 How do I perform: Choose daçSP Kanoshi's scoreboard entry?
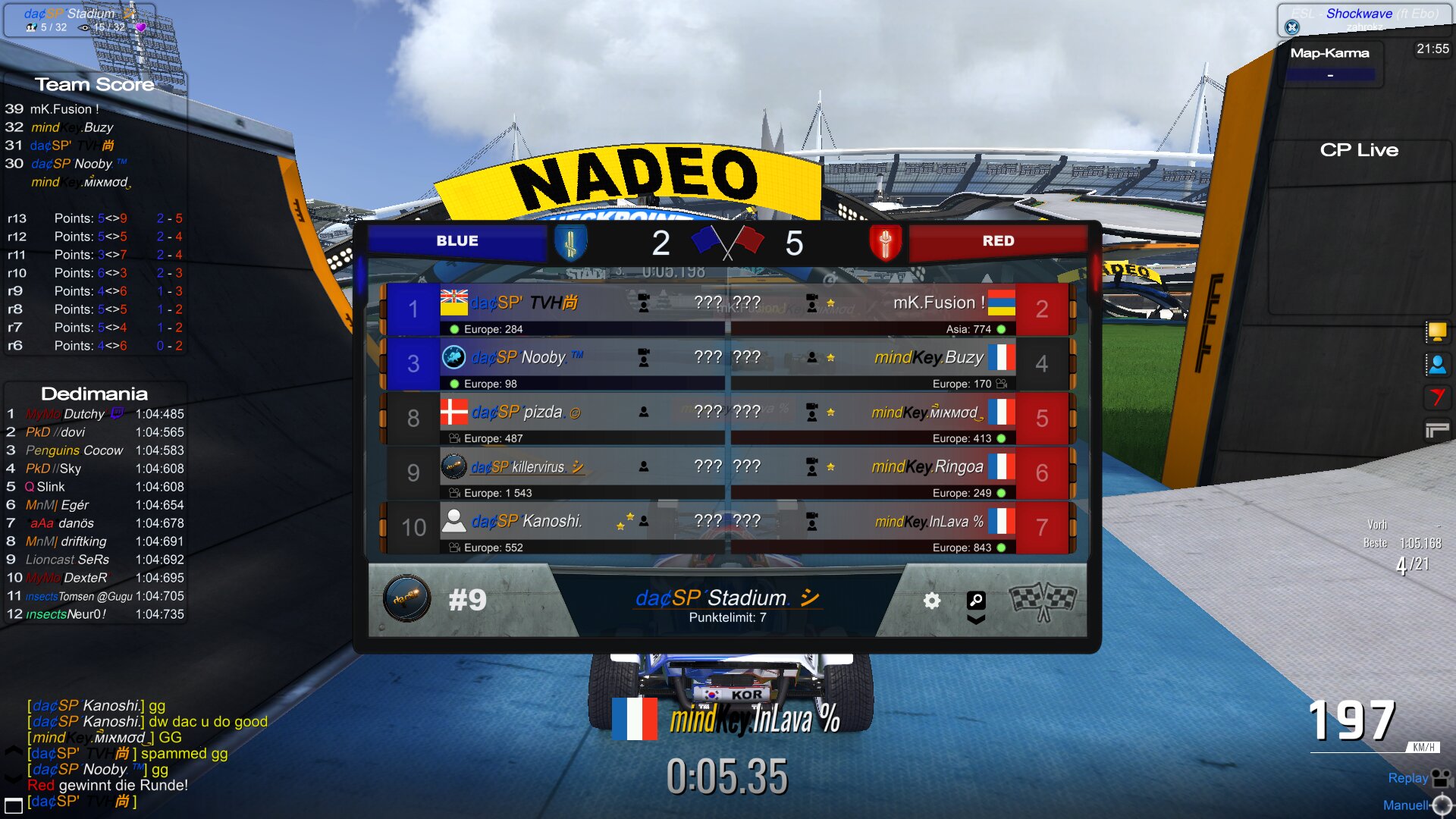pyautogui.click(x=554, y=528)
